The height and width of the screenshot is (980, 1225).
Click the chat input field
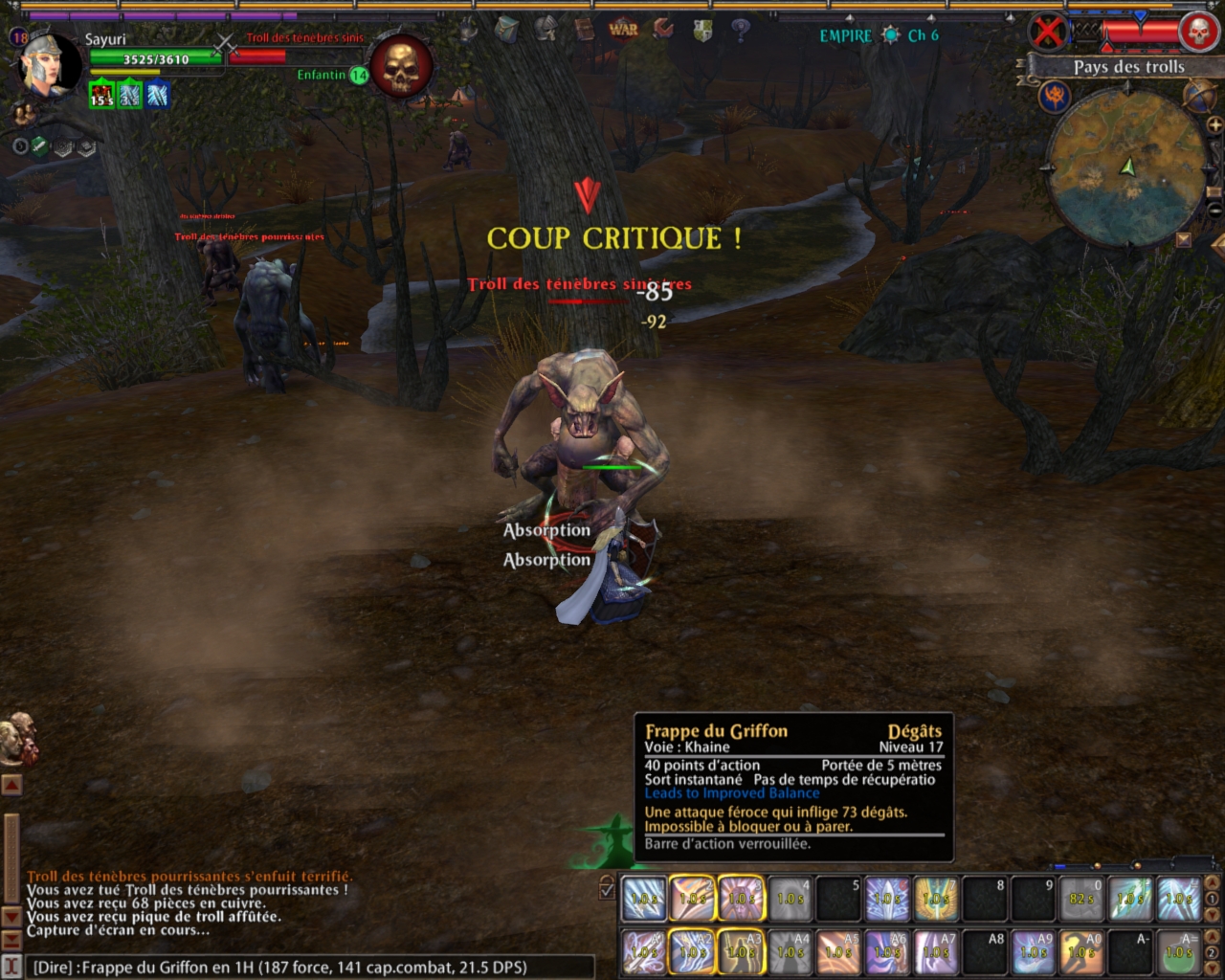click(306, 967)
